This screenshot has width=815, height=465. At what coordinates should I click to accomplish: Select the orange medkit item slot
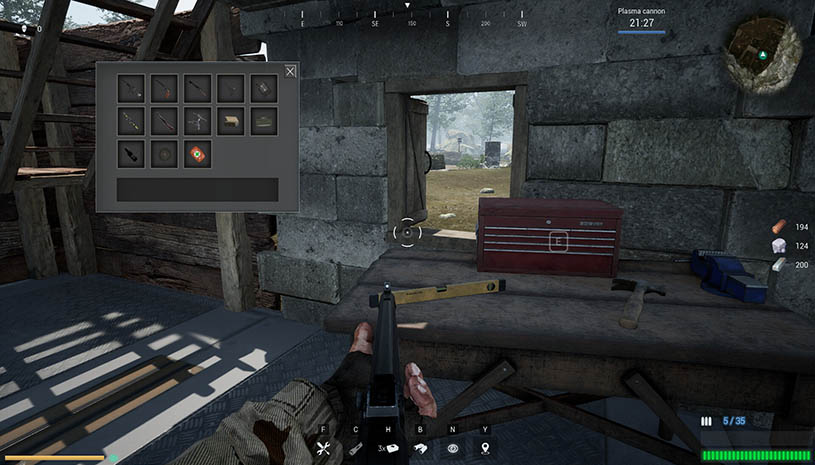pos(197,154)
